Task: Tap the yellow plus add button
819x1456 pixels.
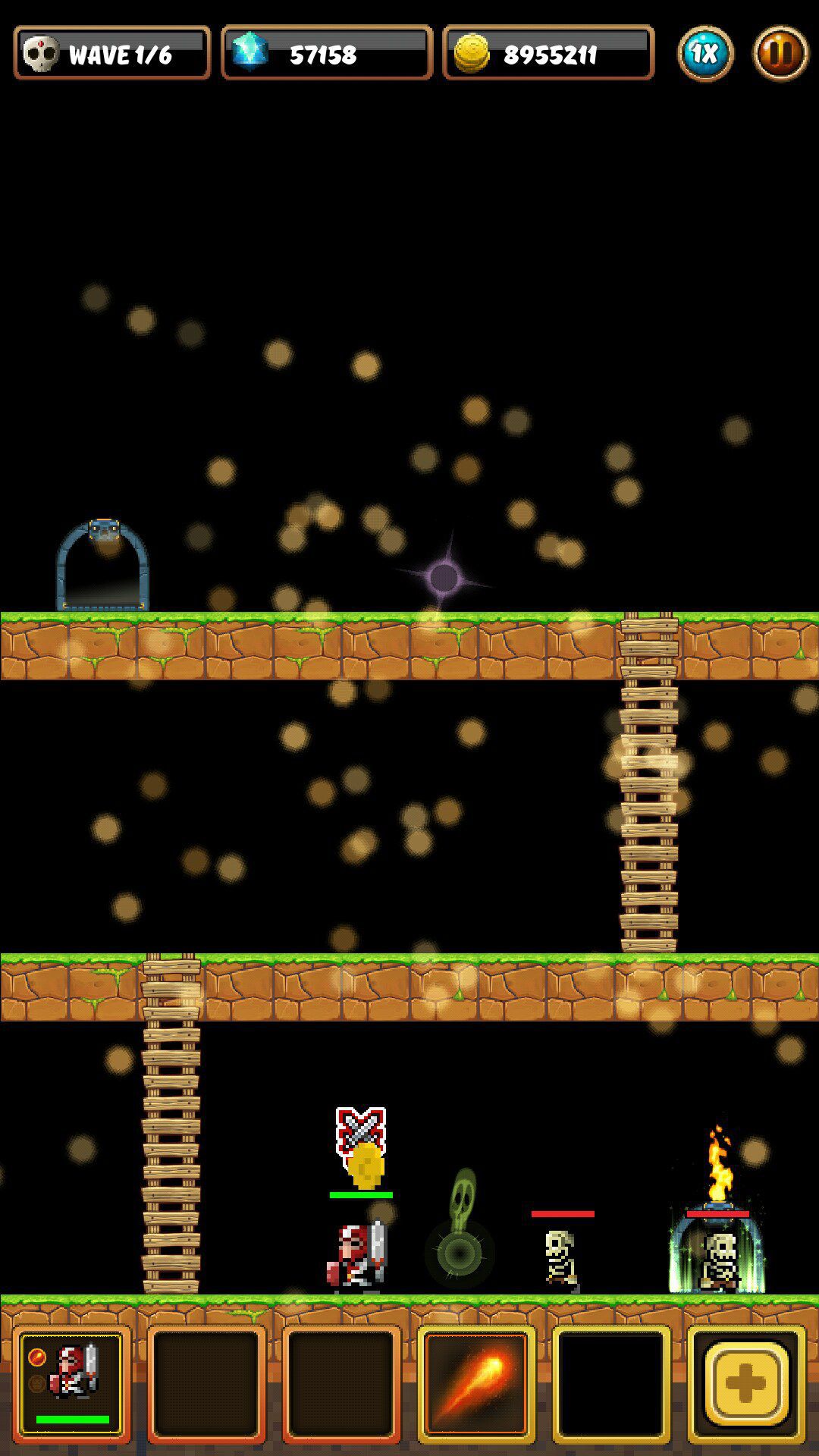Action: 746,1383
